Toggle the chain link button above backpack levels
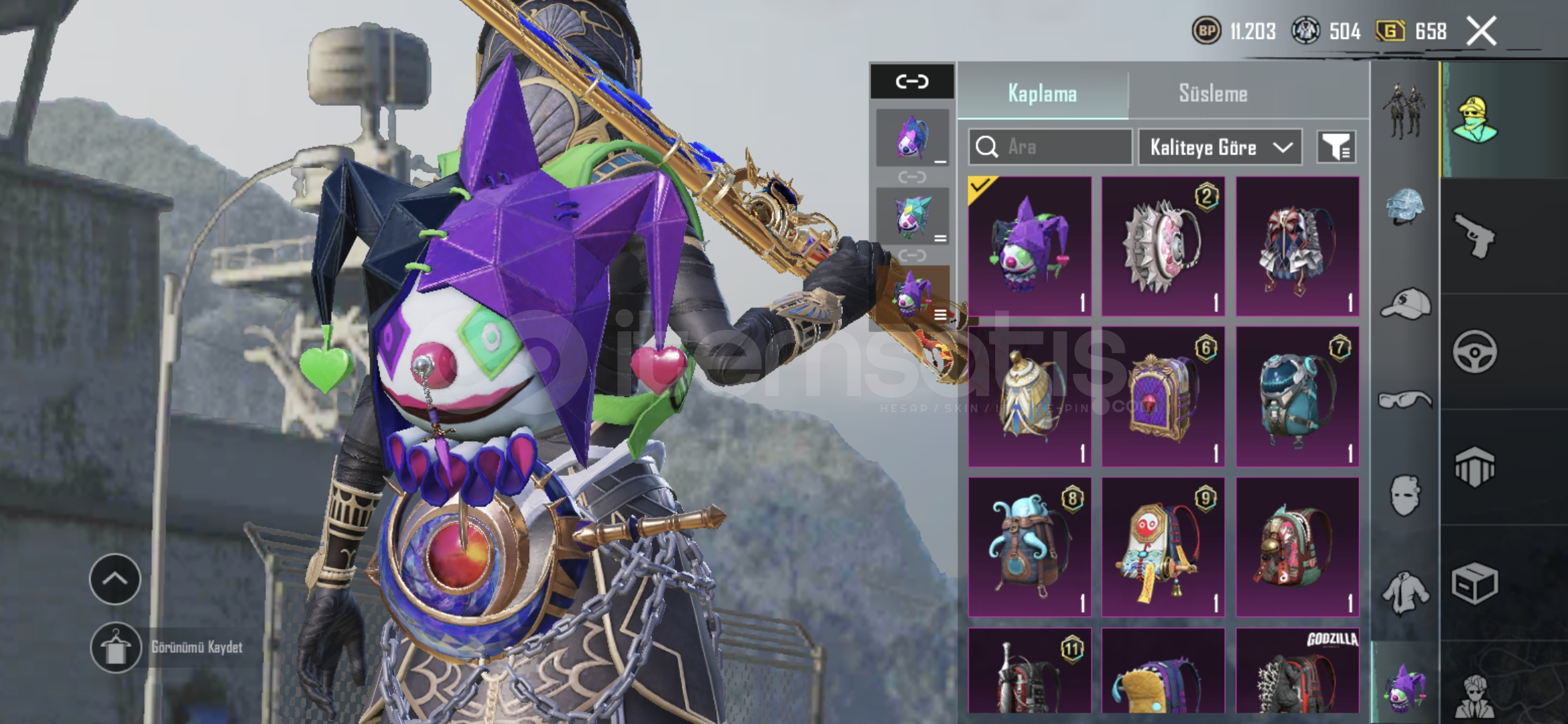 pyautogui.click(x=912, y=81)
